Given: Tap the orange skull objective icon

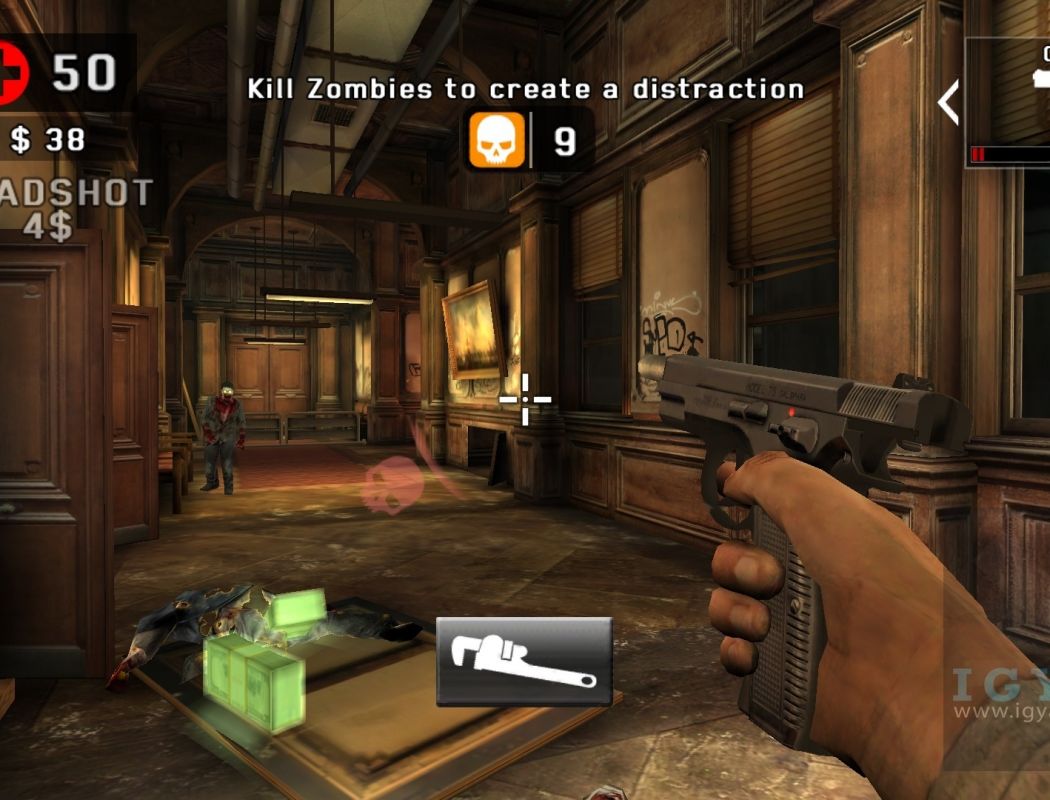Looking at the screenshot, I should click(x=497, y=141).
